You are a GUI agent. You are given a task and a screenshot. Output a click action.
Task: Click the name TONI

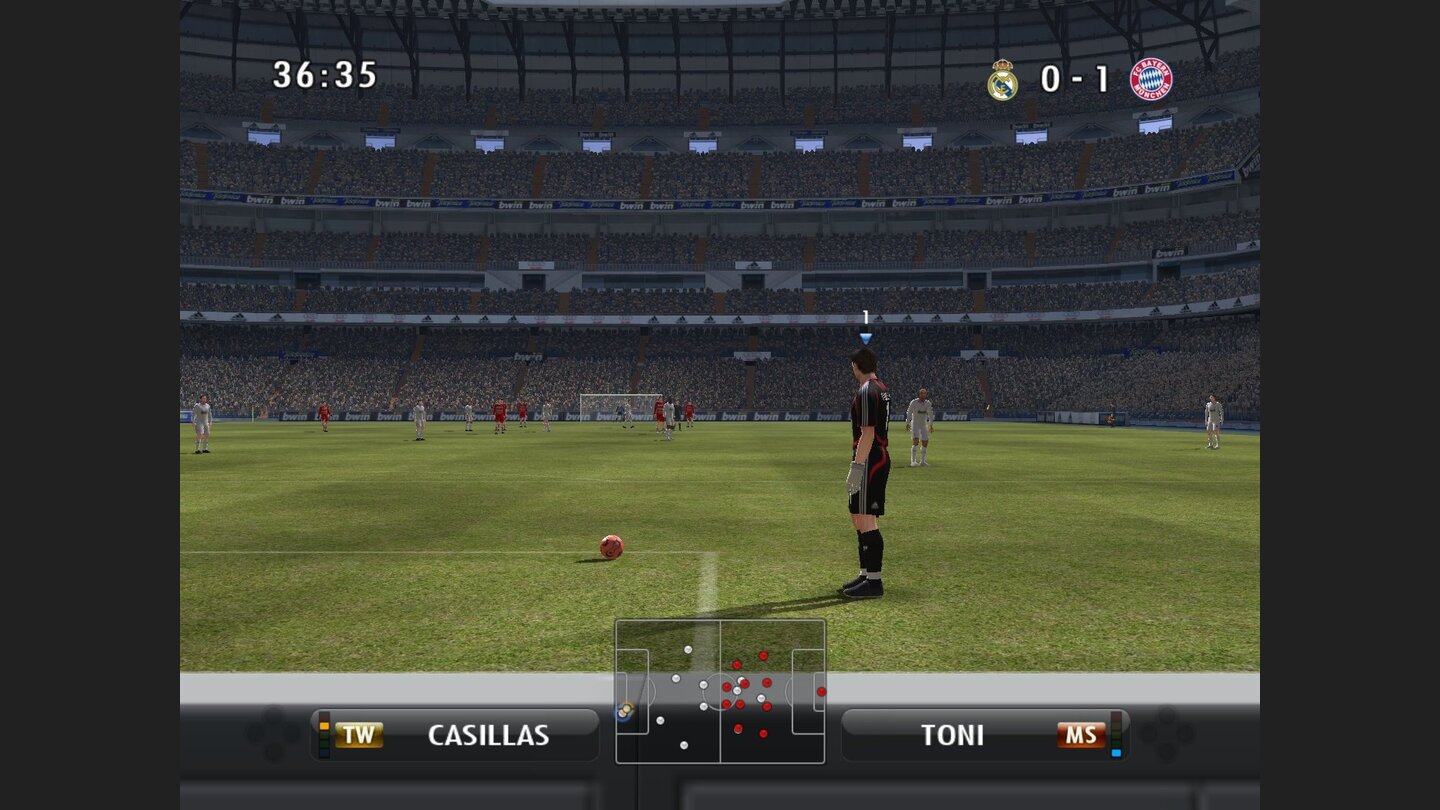pyautogui.click(x=952, y=734)
